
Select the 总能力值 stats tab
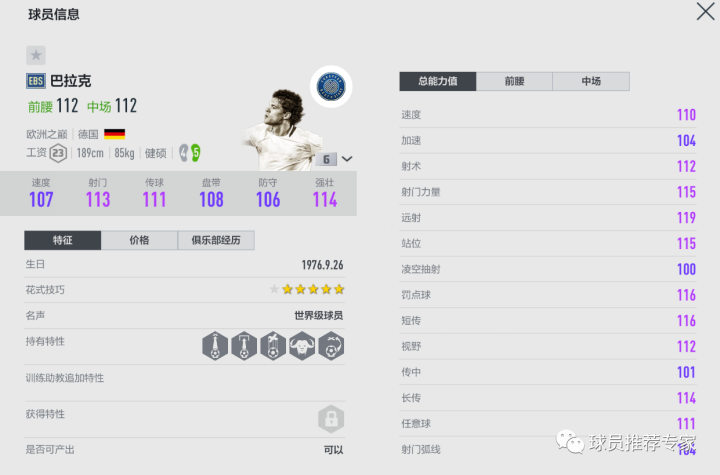tap(438, 82)
